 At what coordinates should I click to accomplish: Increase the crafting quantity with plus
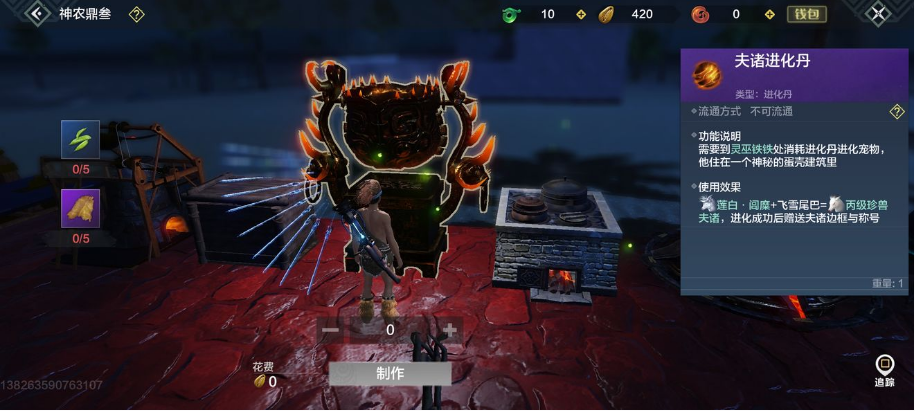click(x=449, y=330)
